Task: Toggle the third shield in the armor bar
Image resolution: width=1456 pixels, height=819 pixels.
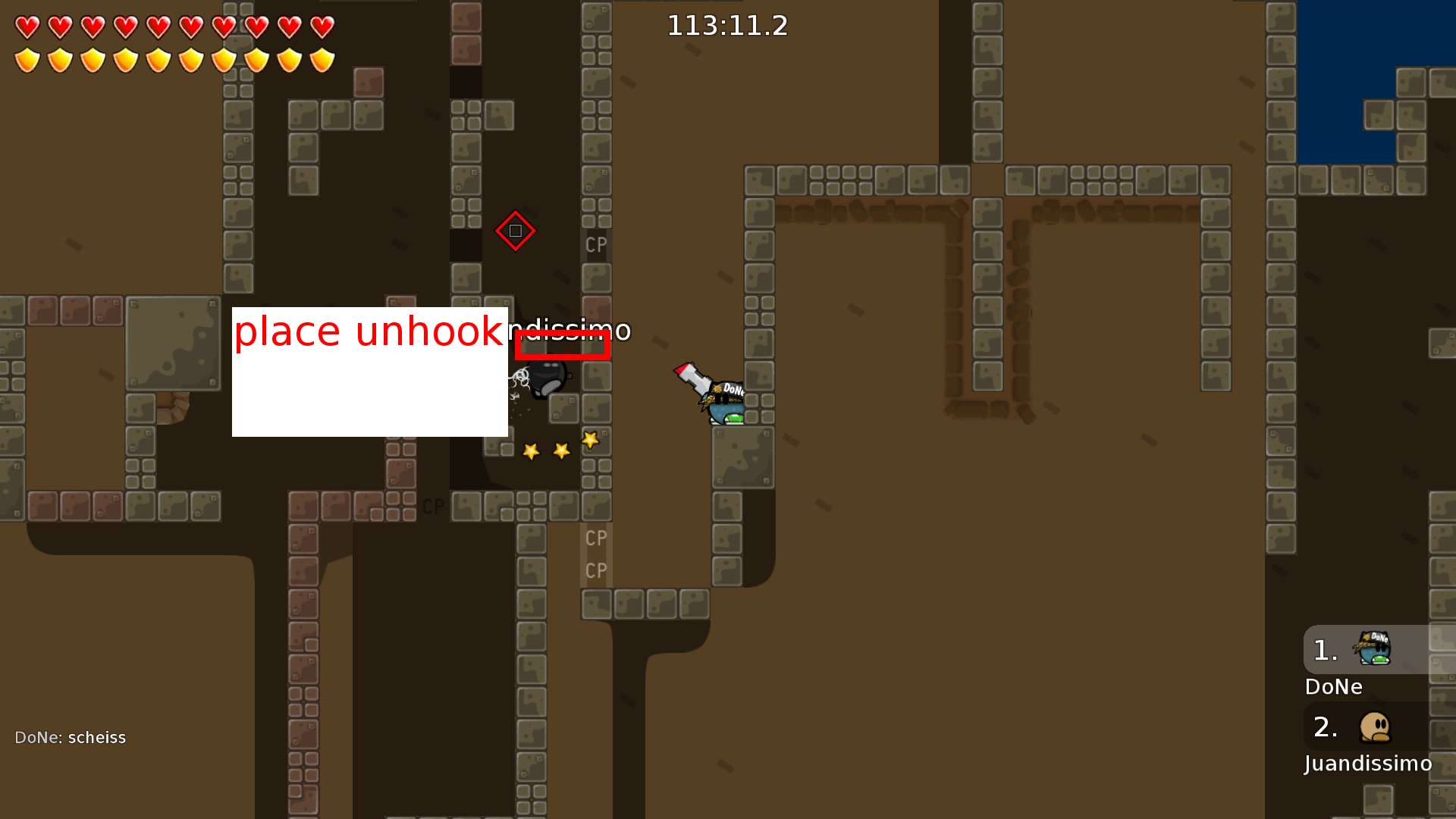Action: [x=93, y=59]
